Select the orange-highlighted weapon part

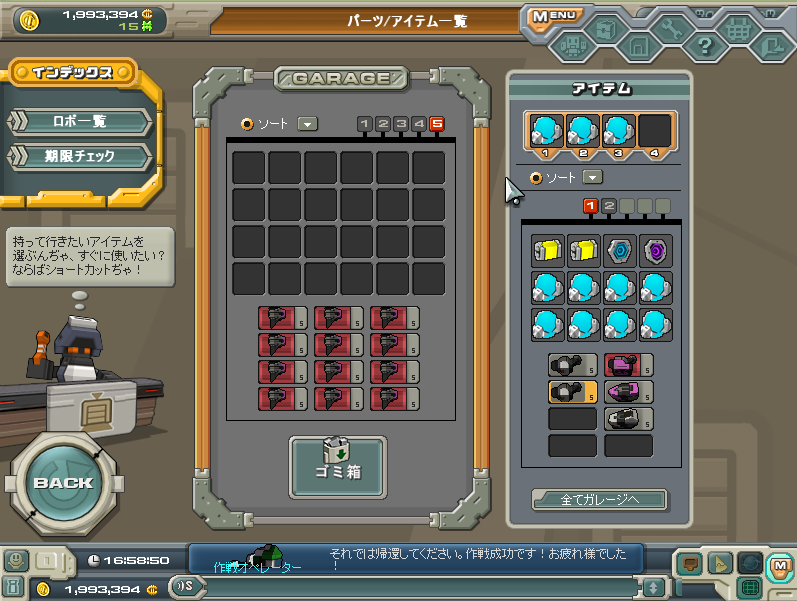tap(573, 392)
